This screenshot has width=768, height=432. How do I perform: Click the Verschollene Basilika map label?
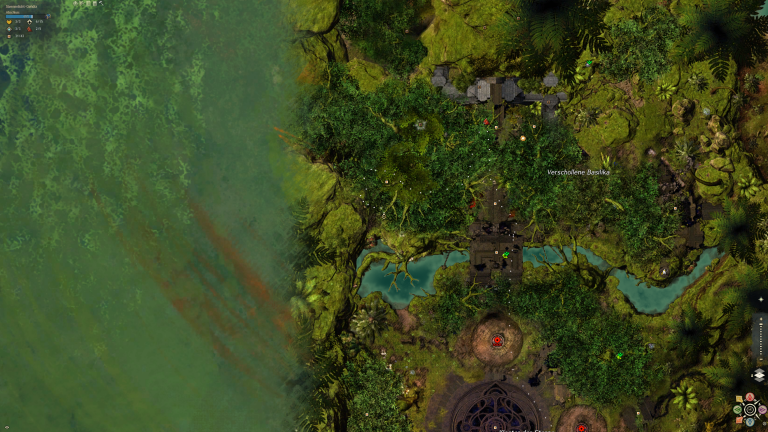click(x=578, y=172)
